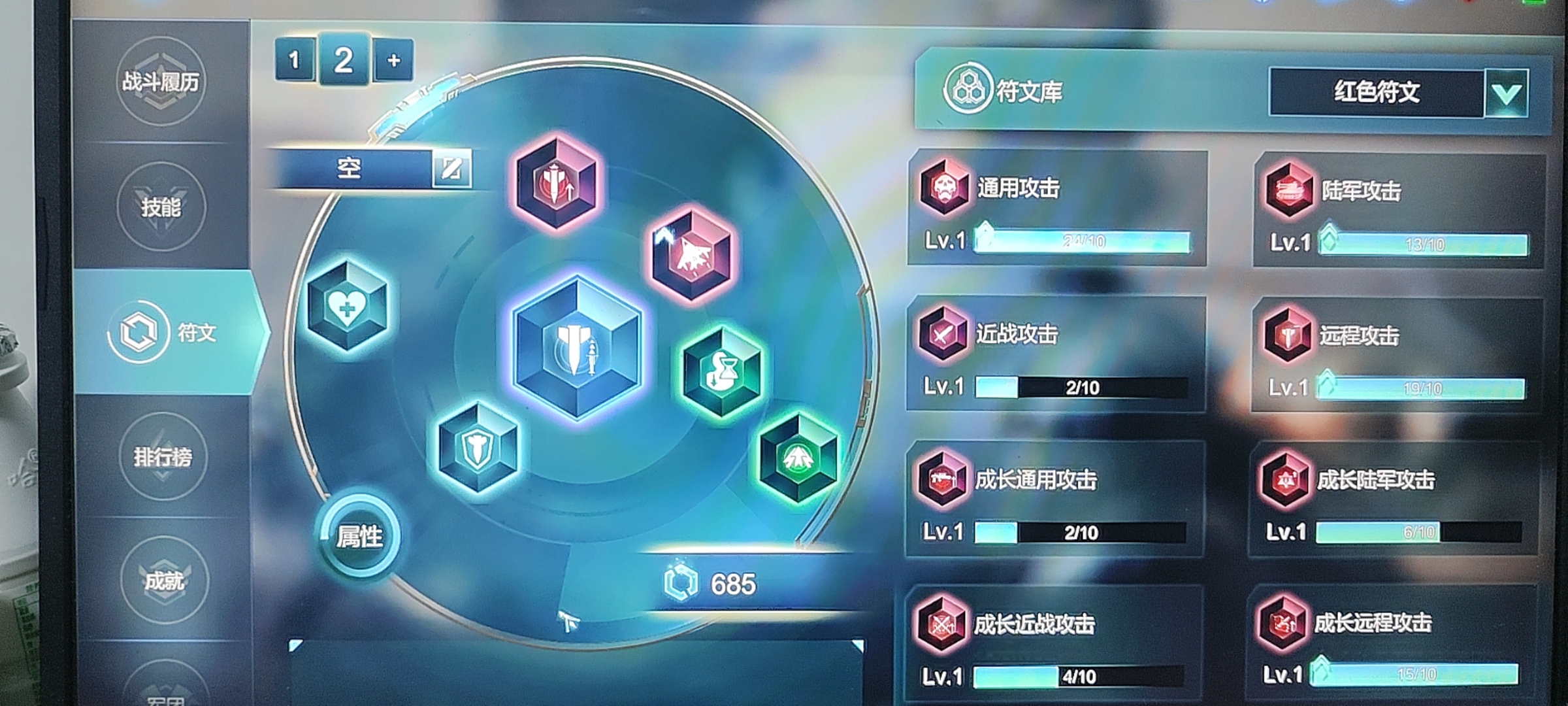Open the 战斗履历 menu entry
The height and width of the screenshot is (706, 1568).
pos(161,82)
